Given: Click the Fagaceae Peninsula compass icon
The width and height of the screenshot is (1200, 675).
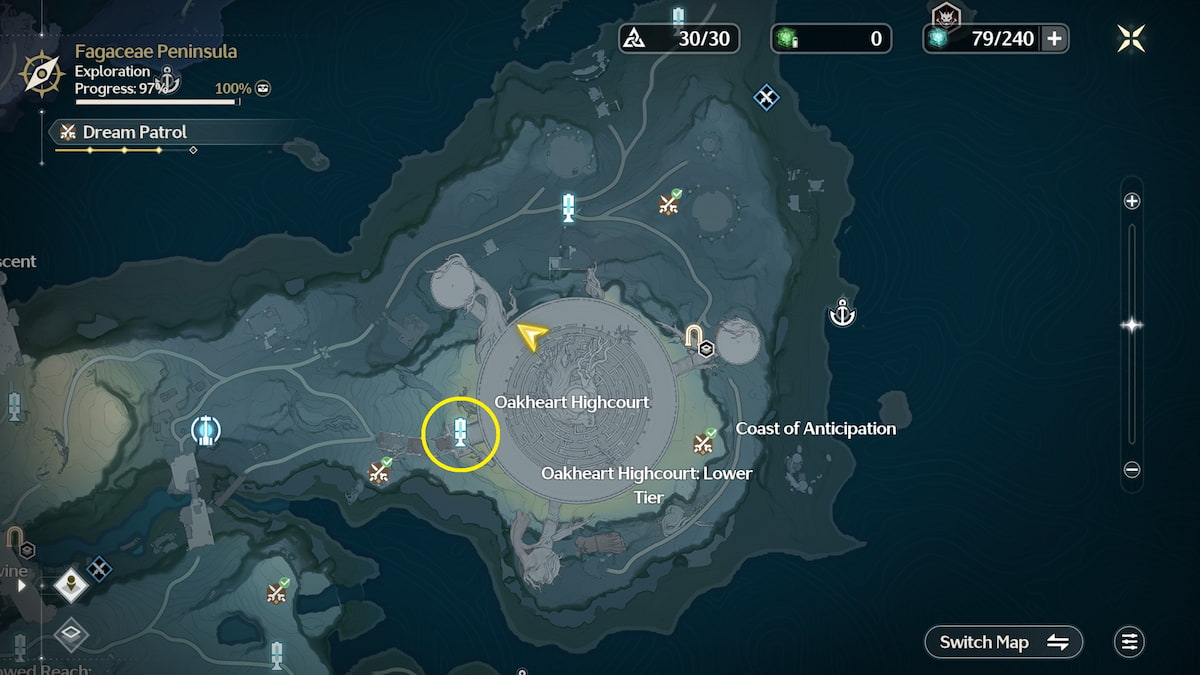Looking at the screenshot, I should coord(44,72).
